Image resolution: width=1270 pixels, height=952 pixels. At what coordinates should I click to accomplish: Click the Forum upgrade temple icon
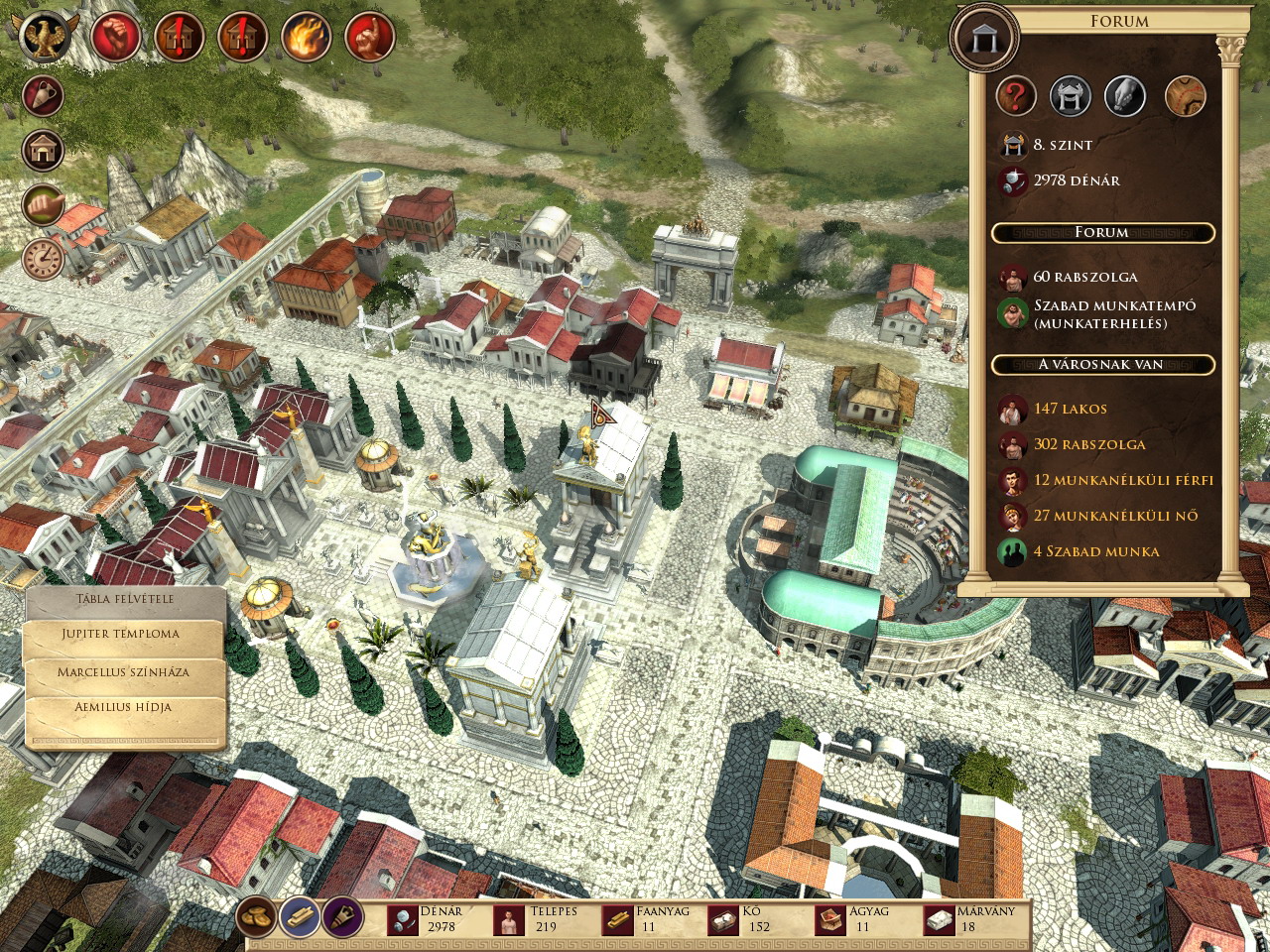point(1071,96)
